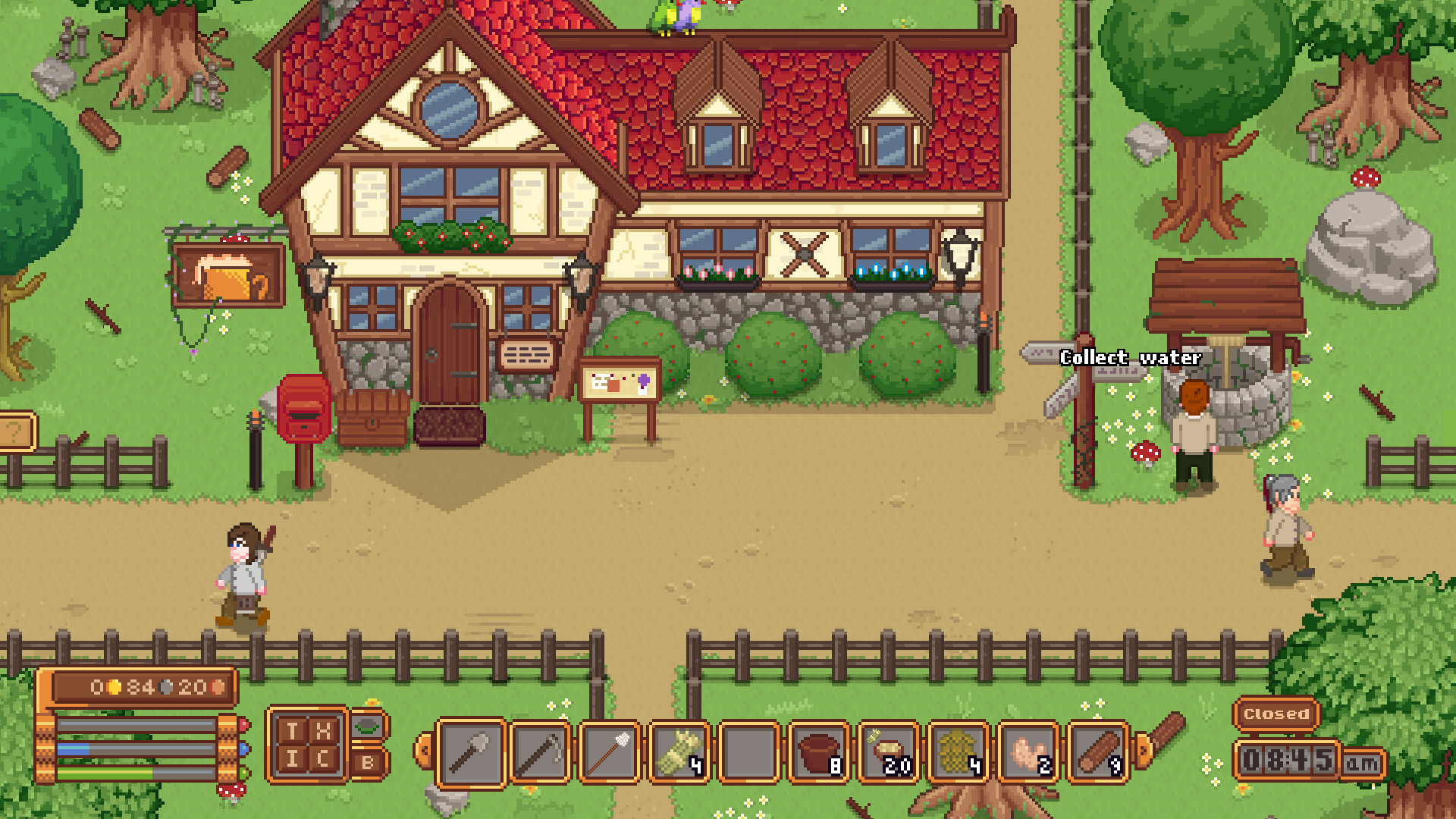
Task: Open the question mark panel tab
Action: 17,432
